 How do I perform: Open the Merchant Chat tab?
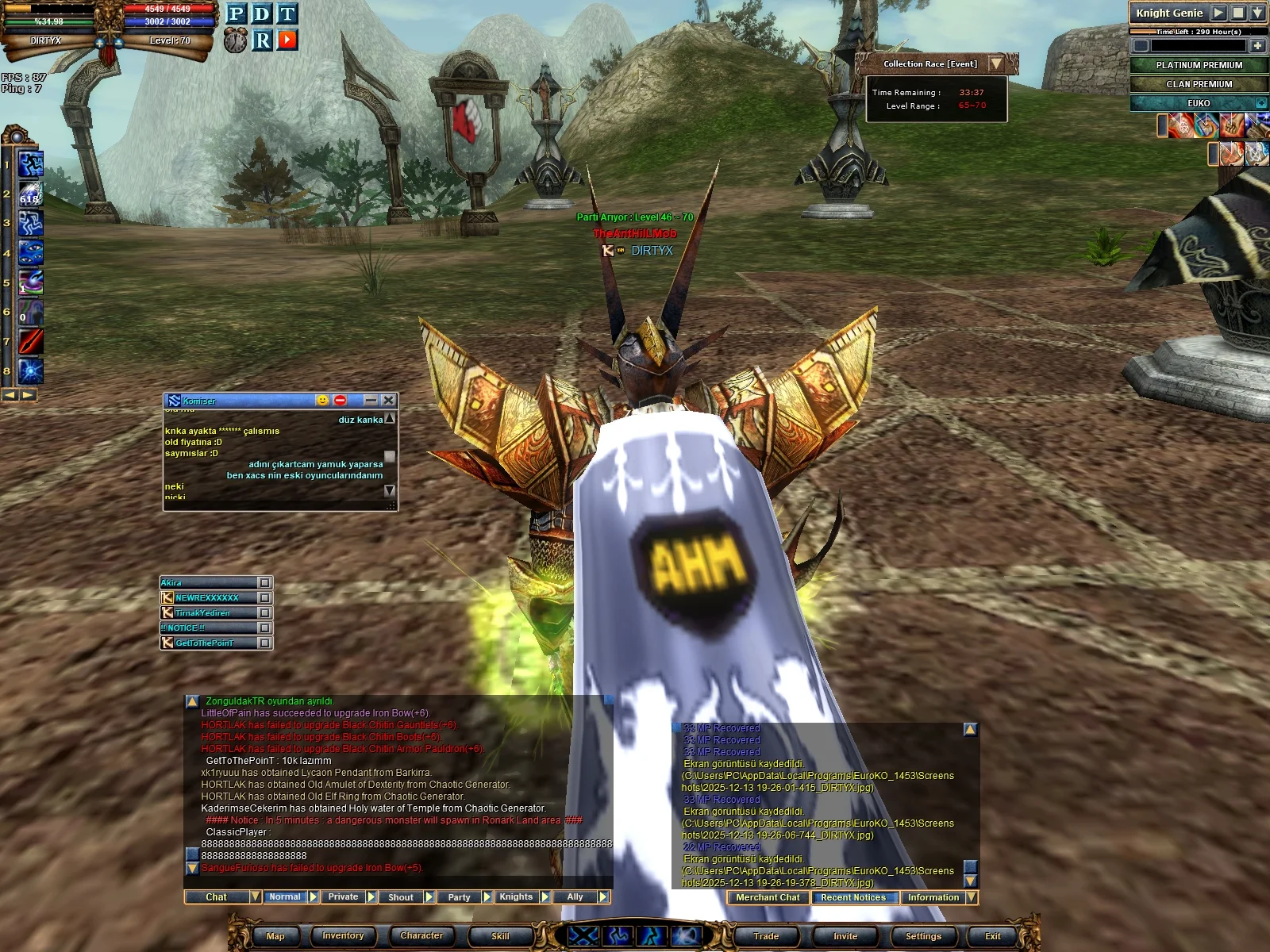(768, 898)
